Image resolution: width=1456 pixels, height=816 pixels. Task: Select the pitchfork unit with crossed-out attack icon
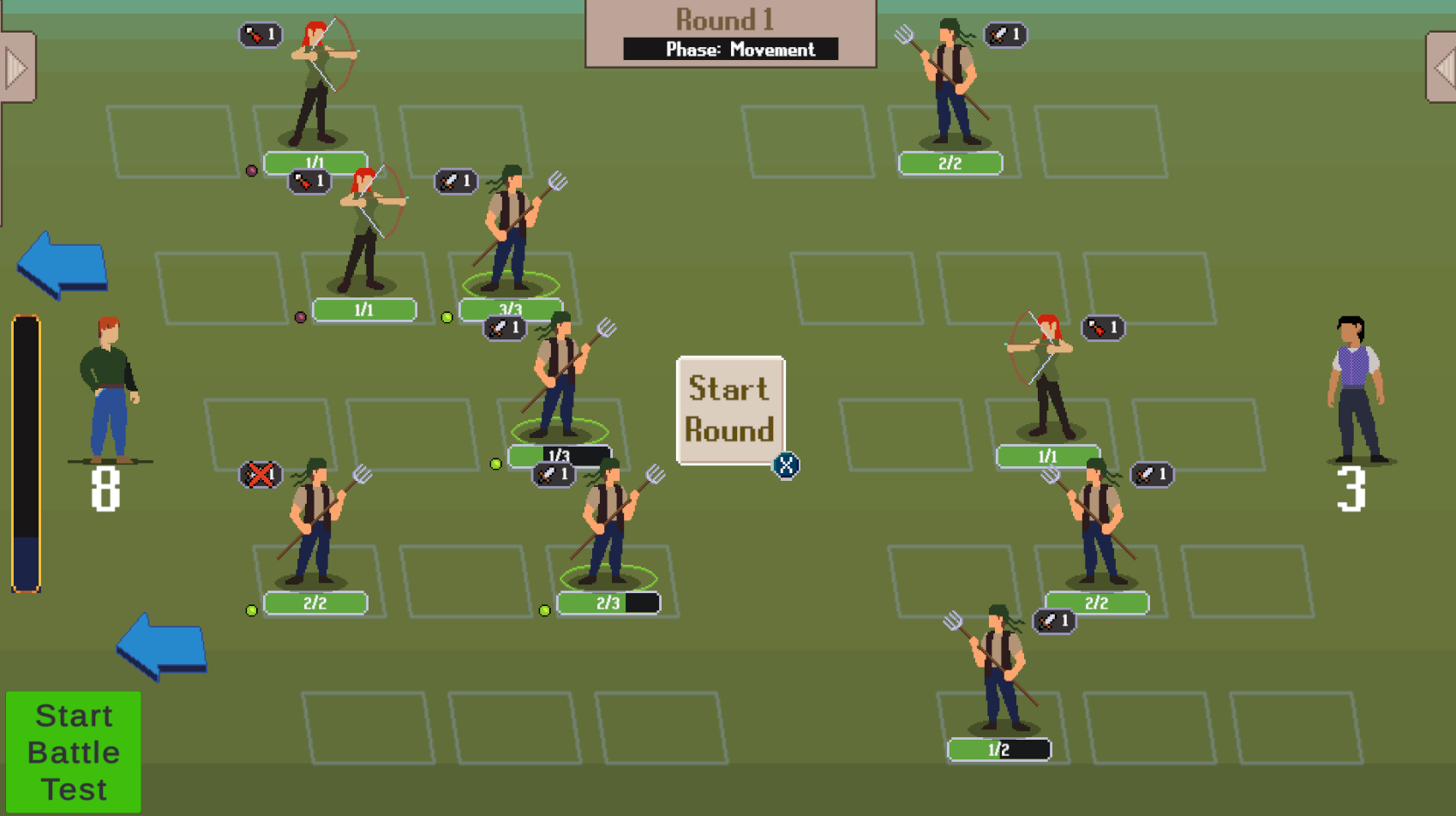pos(315,525)
